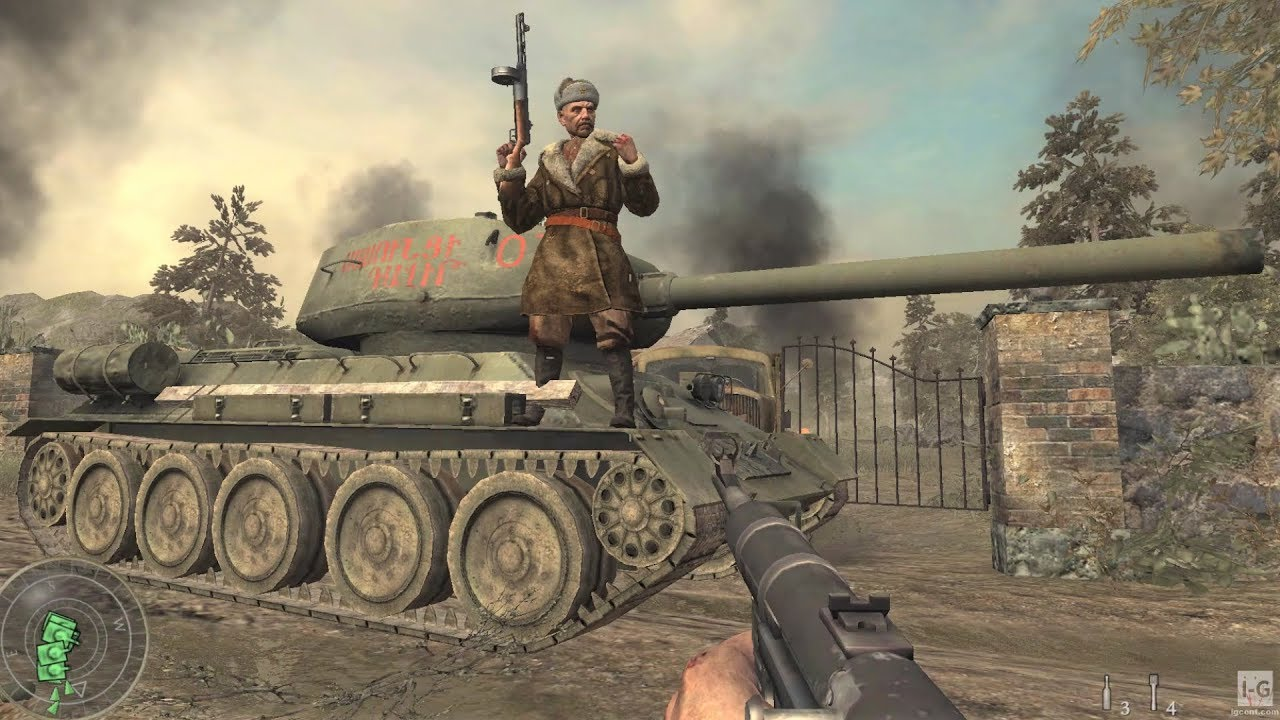The height and width of the screenshot is (720, 1280).
Task: Select the topmost green tank marker on the minimap
Action: click(x=59, y=628)
